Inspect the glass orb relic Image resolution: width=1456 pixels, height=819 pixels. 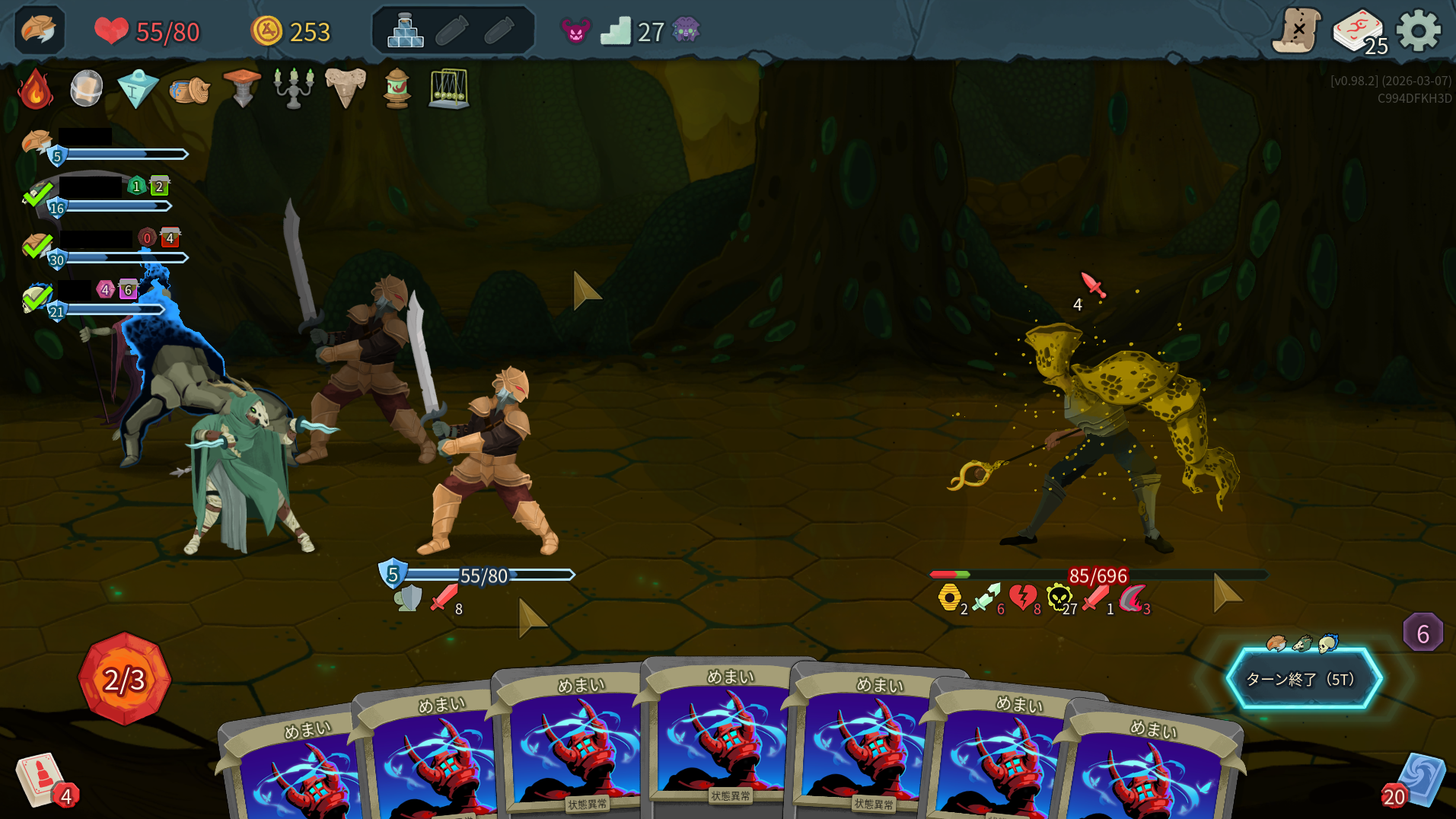pyautogui.click(x=86, y=89)
